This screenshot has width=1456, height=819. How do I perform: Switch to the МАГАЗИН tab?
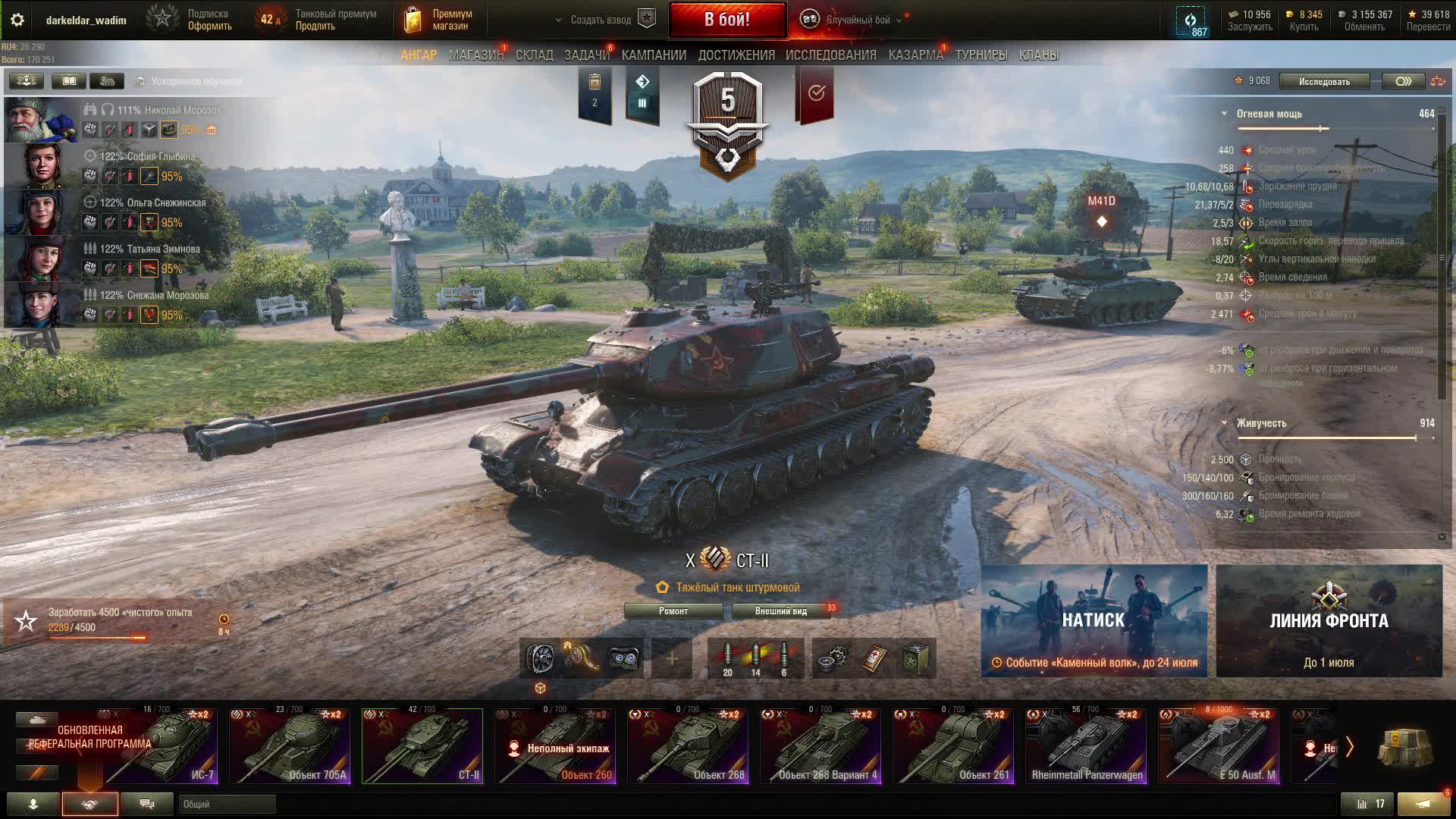tap(475, 55)
